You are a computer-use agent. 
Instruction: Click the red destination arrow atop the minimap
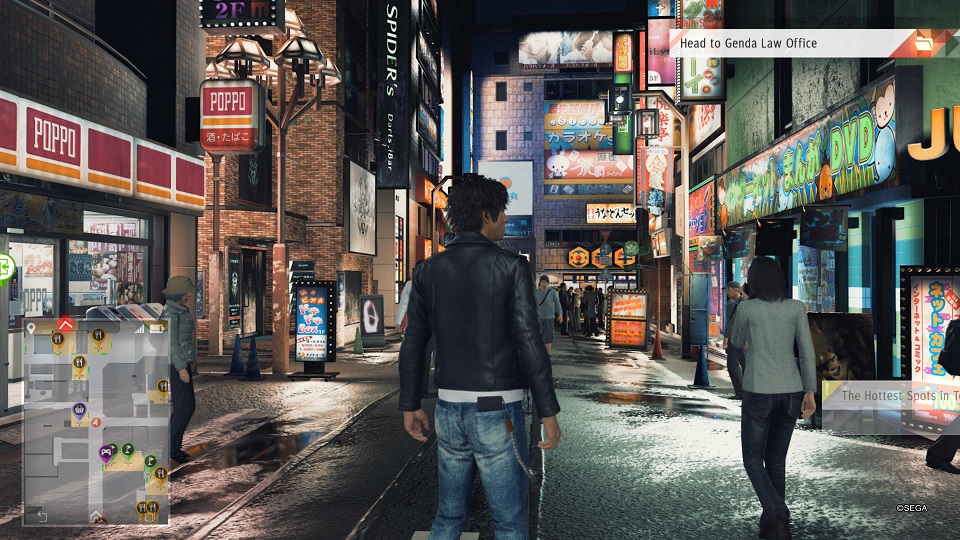[65, 324]
